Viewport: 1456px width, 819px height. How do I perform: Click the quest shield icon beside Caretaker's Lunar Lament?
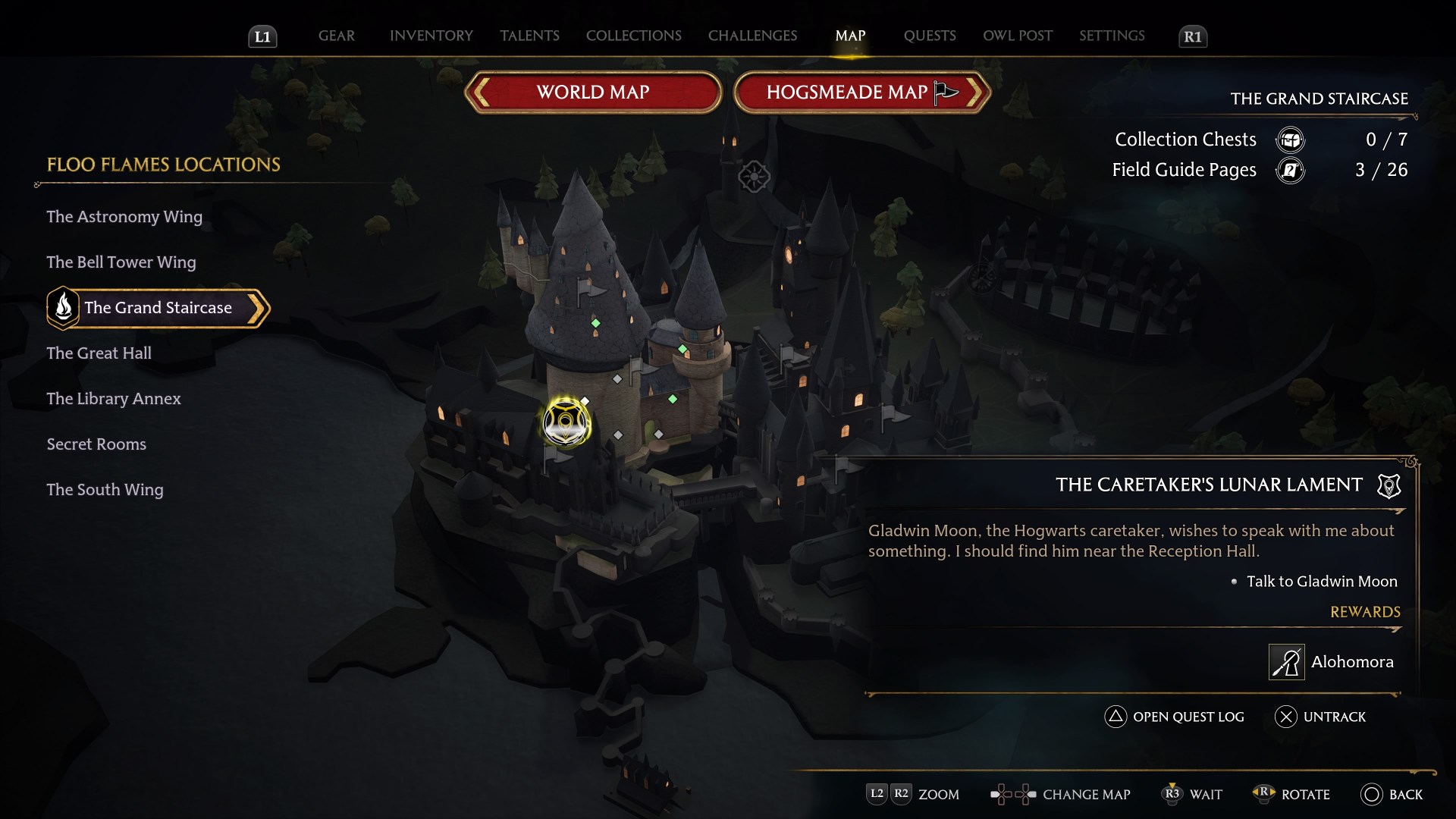1388,486
